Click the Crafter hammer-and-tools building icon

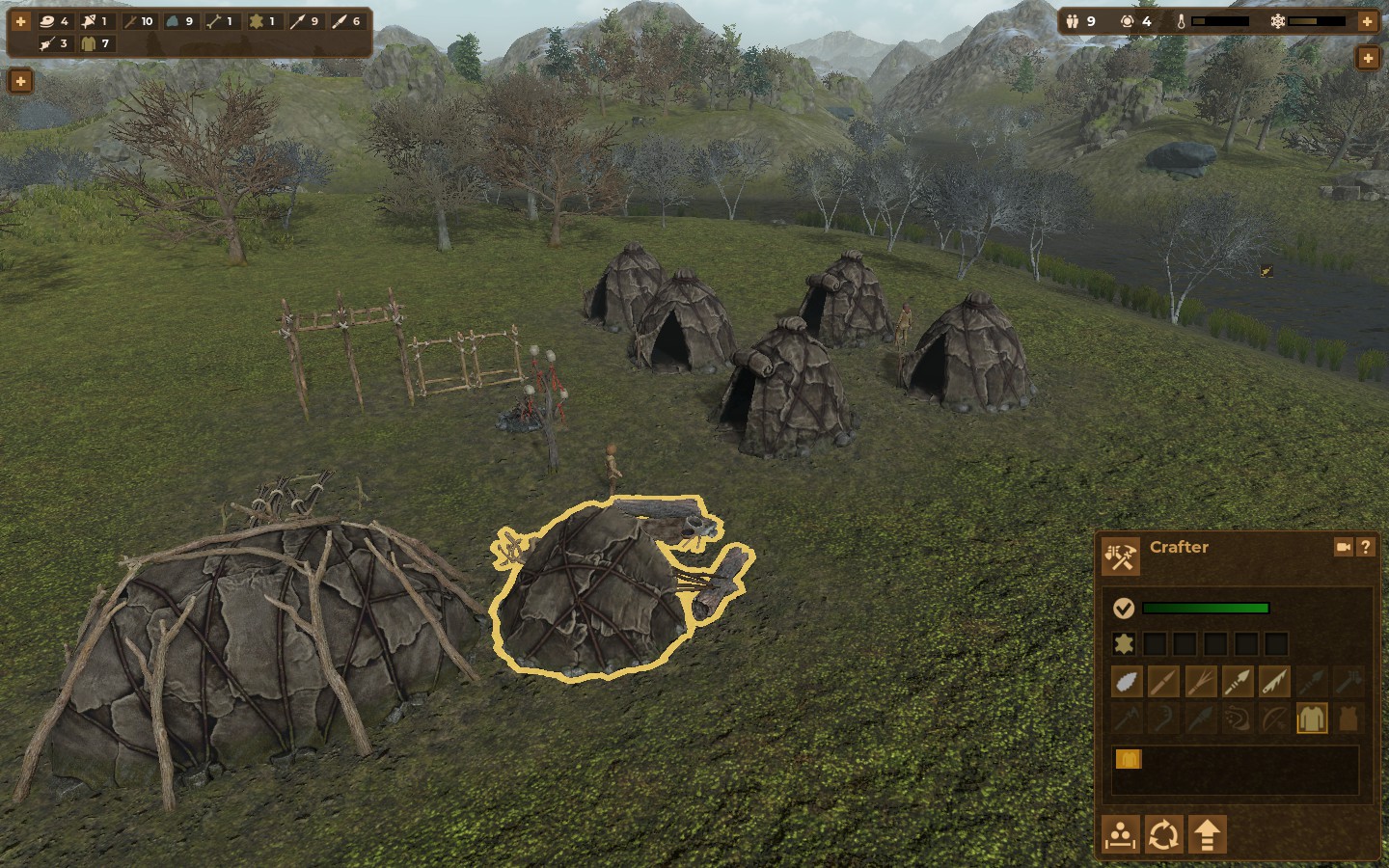click(1121, 556)
